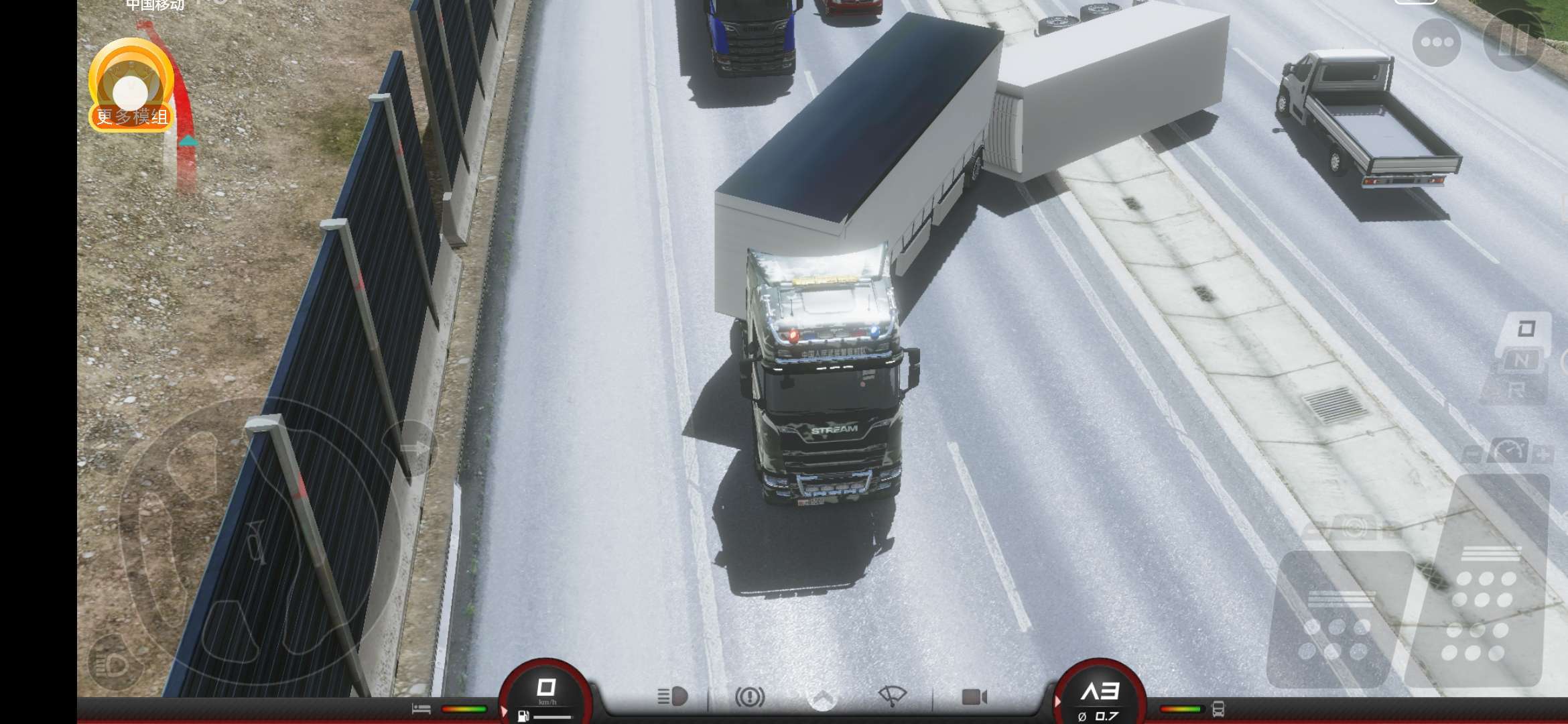1568x724 pixels.
Task: Toggle the headlights icon on the dashboard bar
Action: (673, 697)
